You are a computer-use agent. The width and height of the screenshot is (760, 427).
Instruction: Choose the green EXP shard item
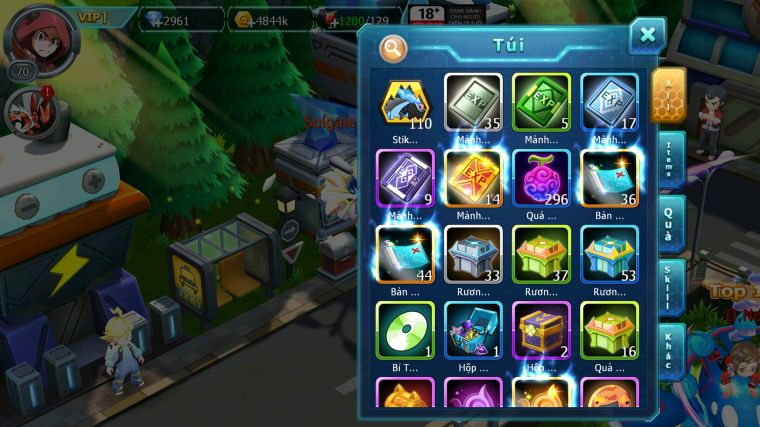point(541,103)
